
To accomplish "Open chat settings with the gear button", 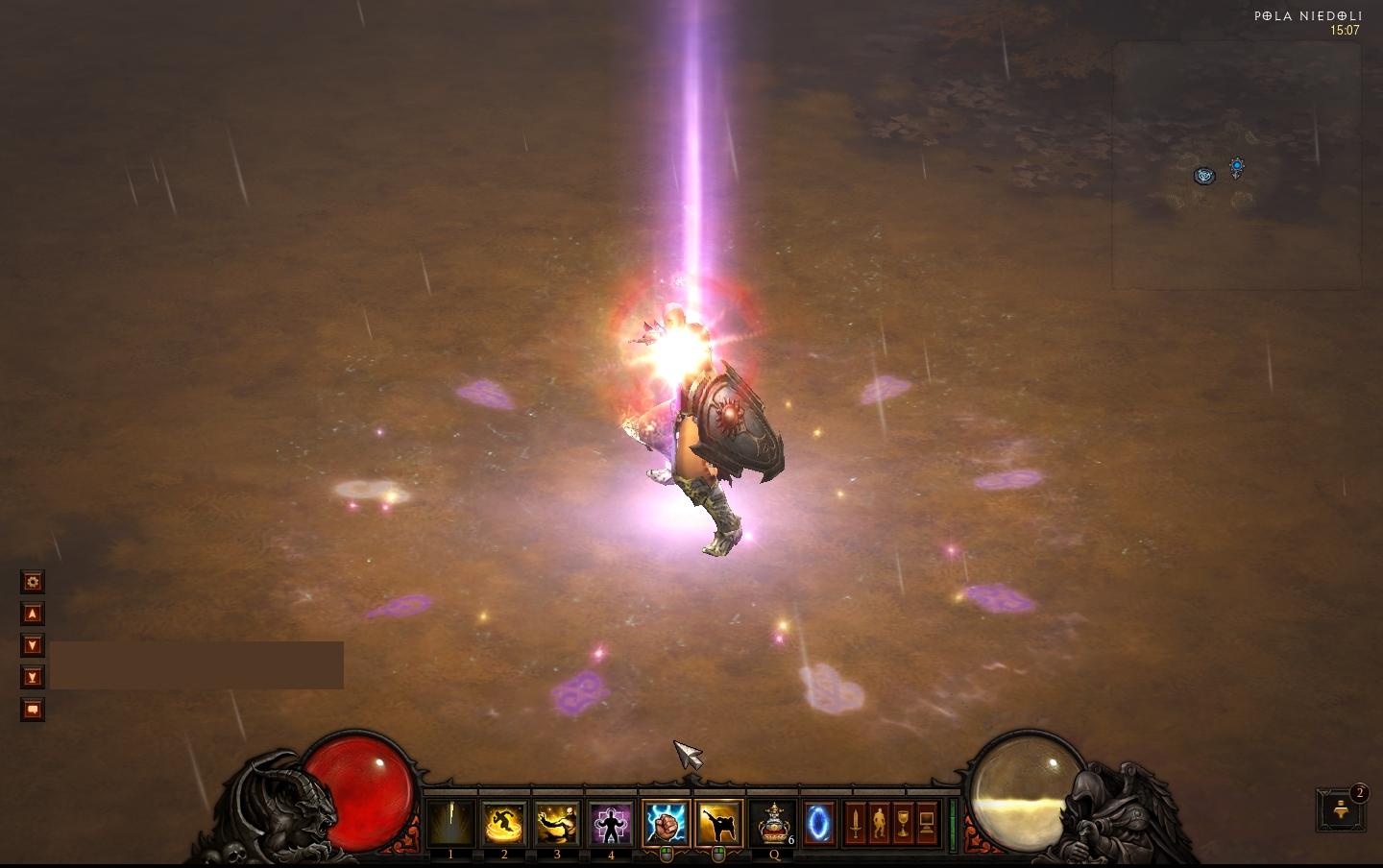I will pos(33,582).
